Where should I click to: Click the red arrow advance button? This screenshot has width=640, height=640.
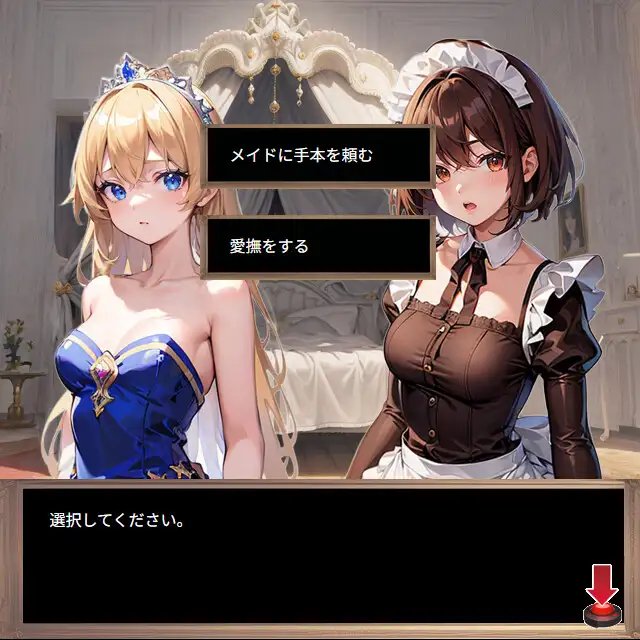(602, 596)
